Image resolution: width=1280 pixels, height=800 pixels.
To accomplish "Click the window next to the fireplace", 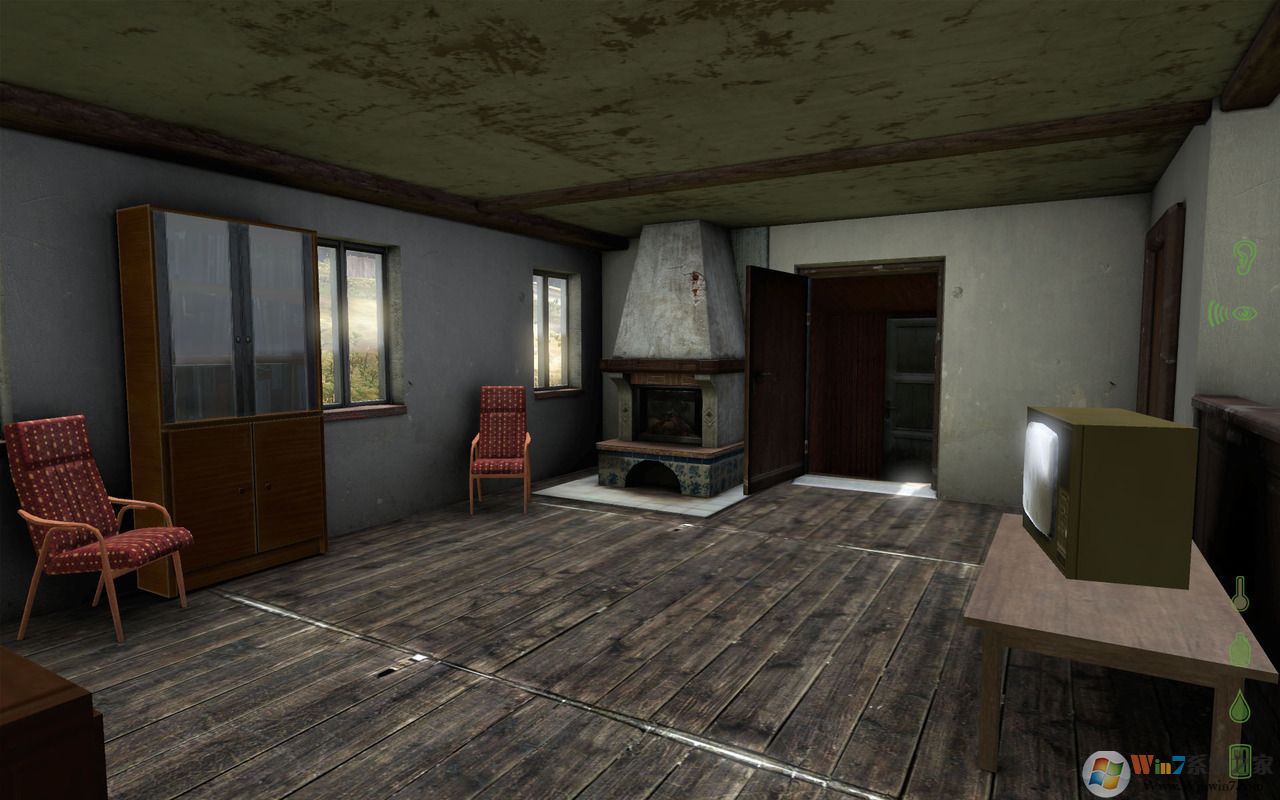I will pos(553,330).
